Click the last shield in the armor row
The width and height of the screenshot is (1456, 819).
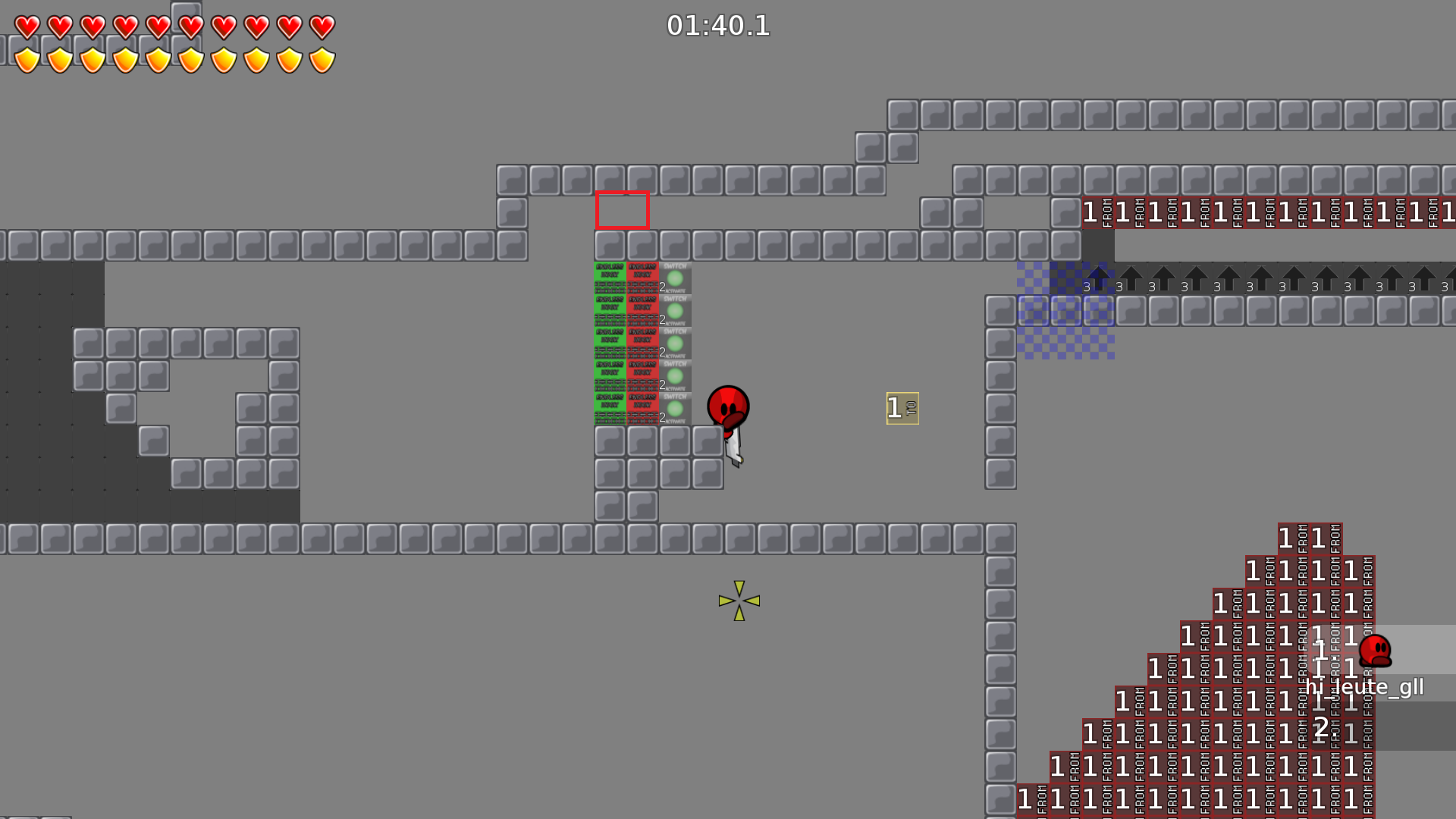pos(322,58)
